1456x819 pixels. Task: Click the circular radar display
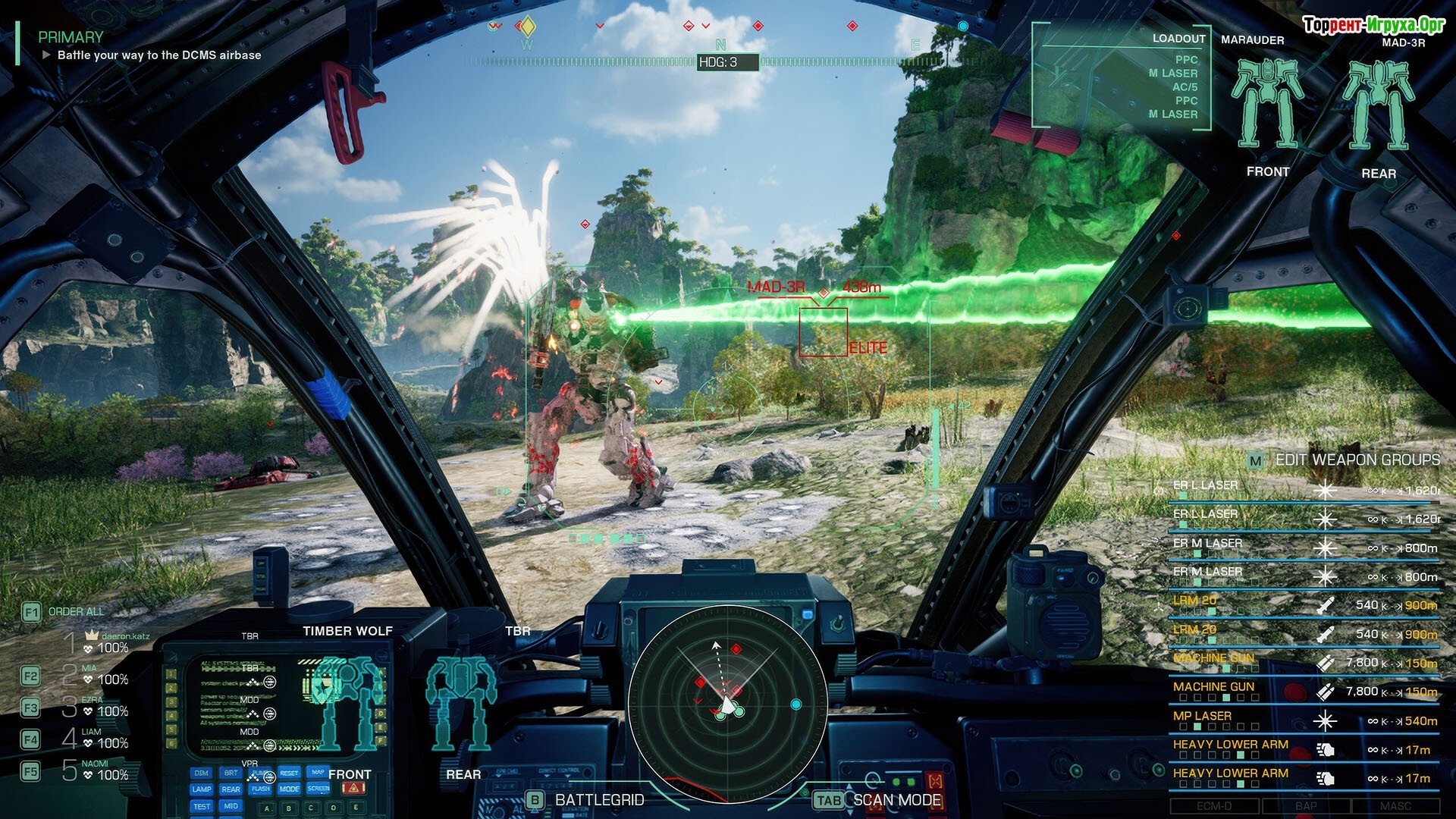point(726,703)
